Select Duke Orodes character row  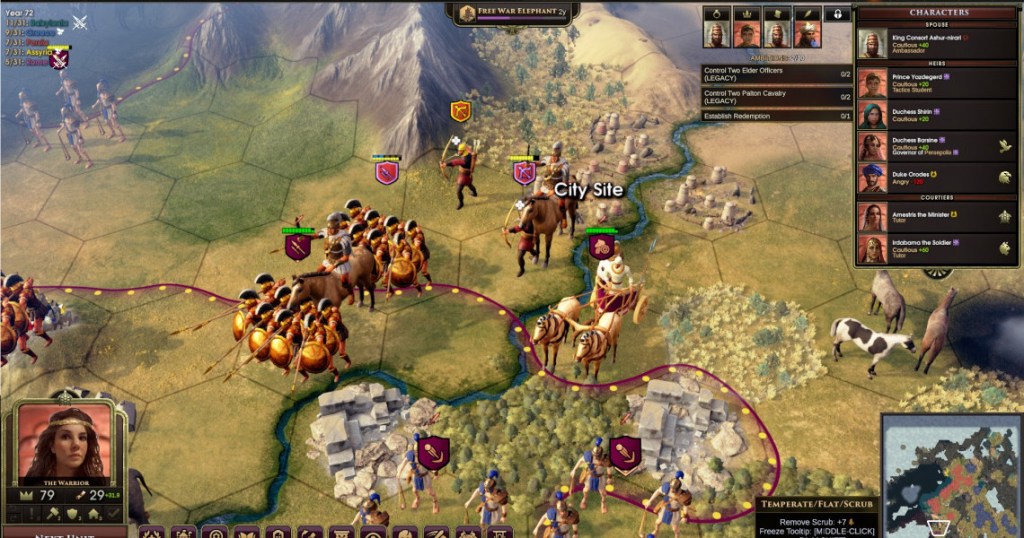[x=937, y=178]
